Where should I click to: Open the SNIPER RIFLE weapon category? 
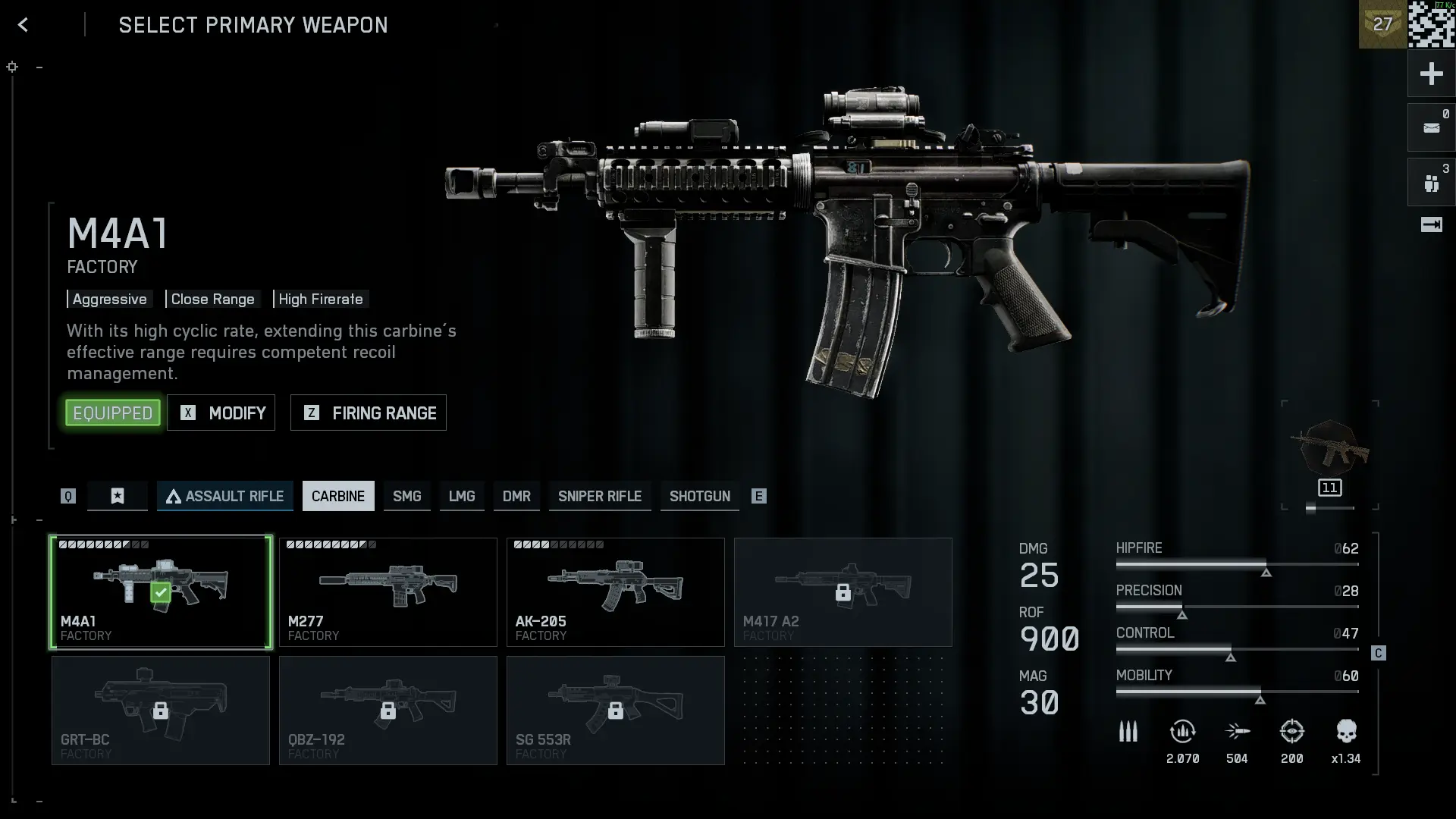coord(599,496)
